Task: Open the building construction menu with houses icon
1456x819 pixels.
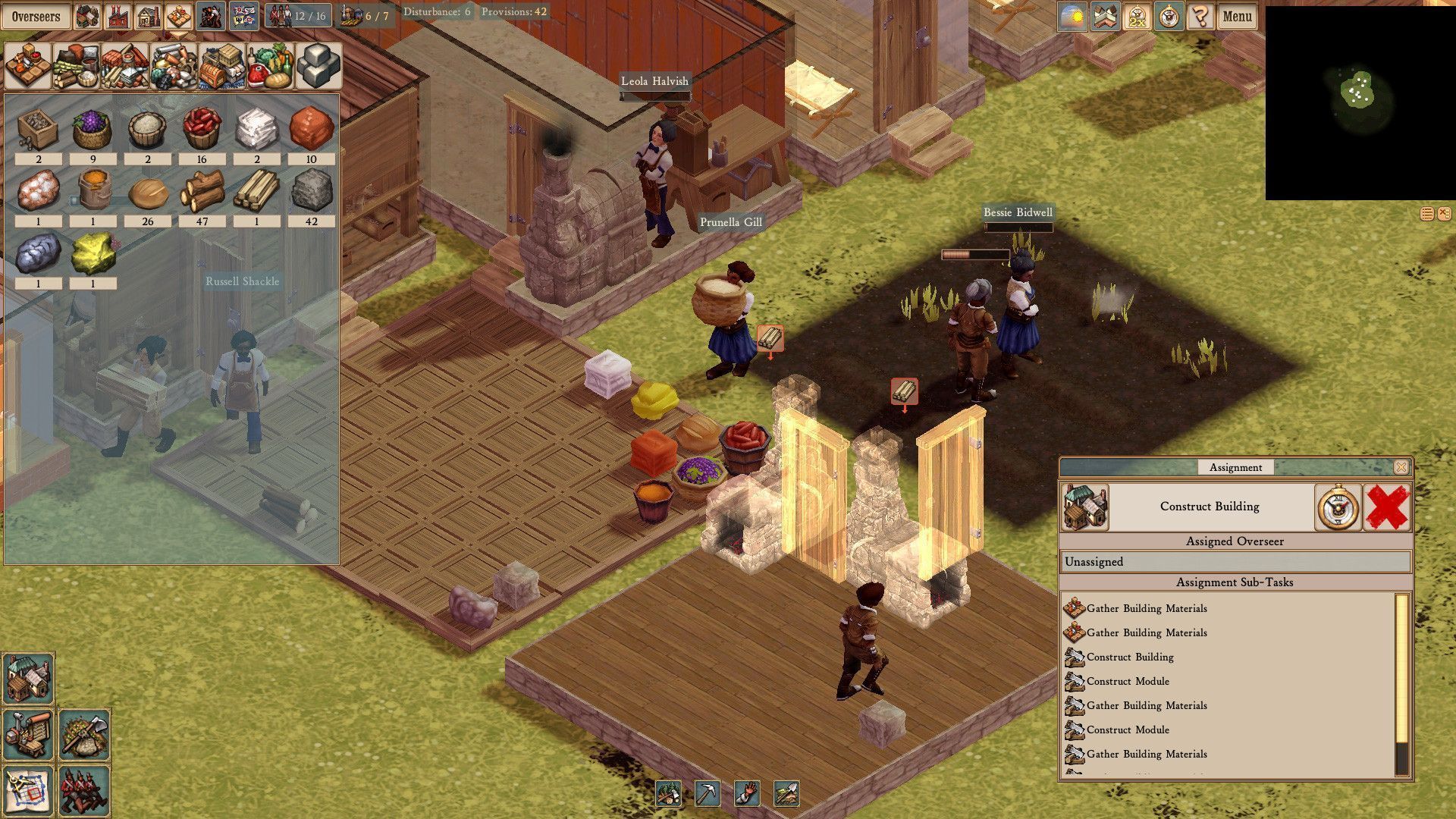Action: pos(28,678)
